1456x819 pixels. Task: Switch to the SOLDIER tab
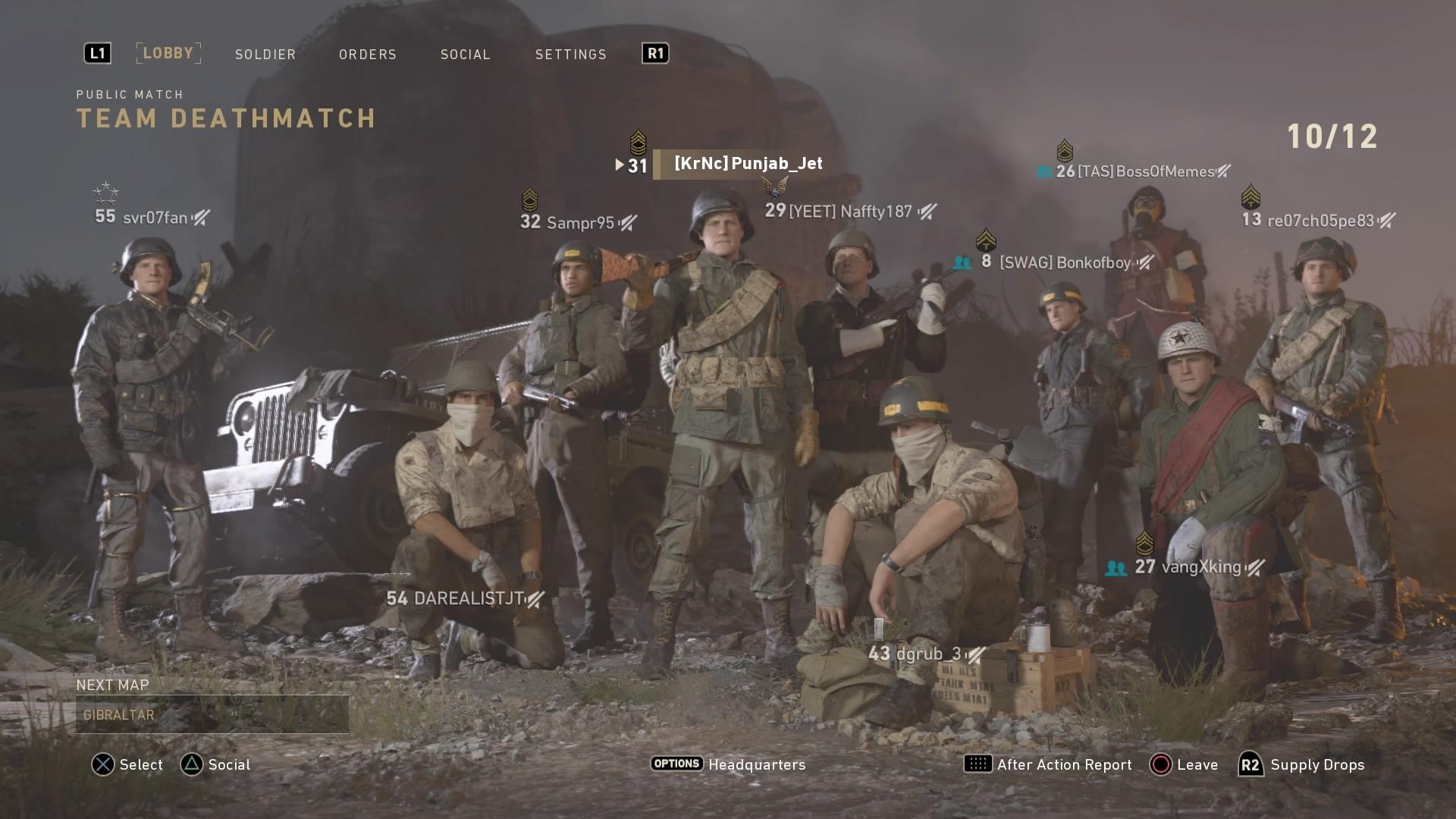265,54
